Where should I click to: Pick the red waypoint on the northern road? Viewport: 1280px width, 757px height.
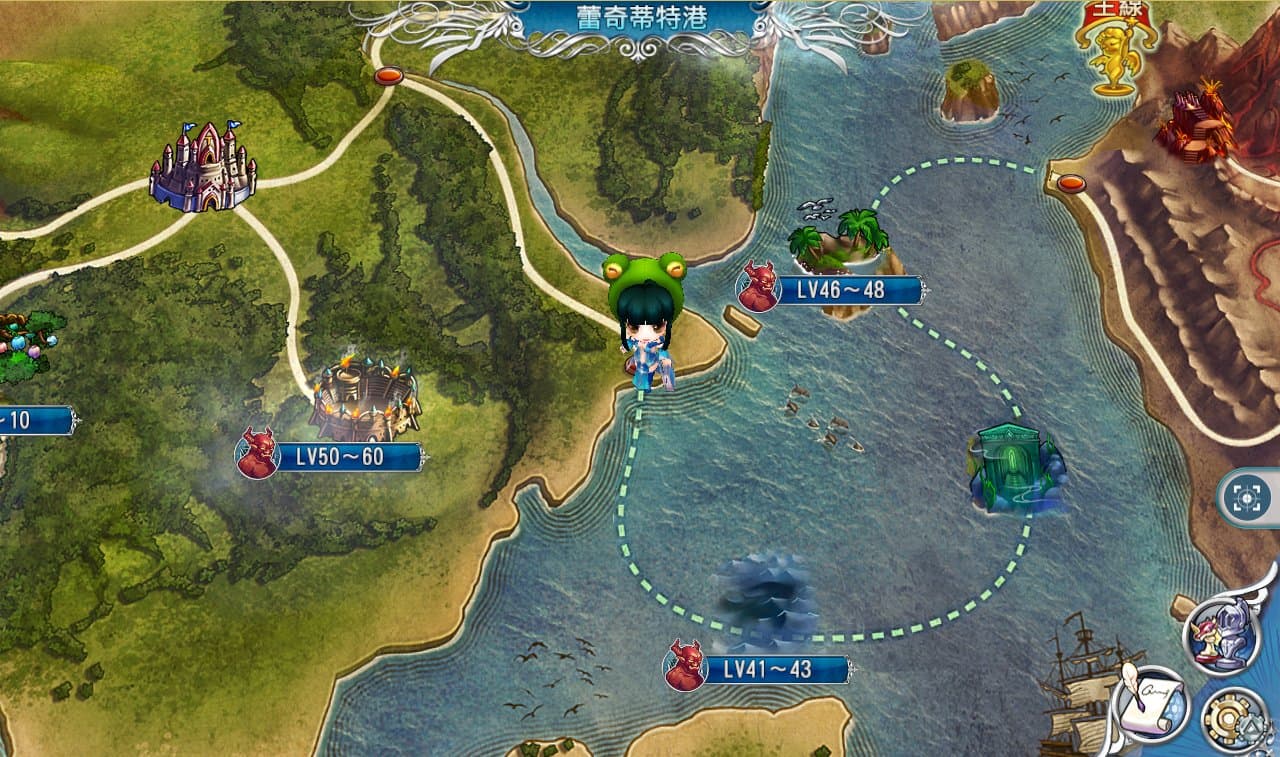pos(388,76)
